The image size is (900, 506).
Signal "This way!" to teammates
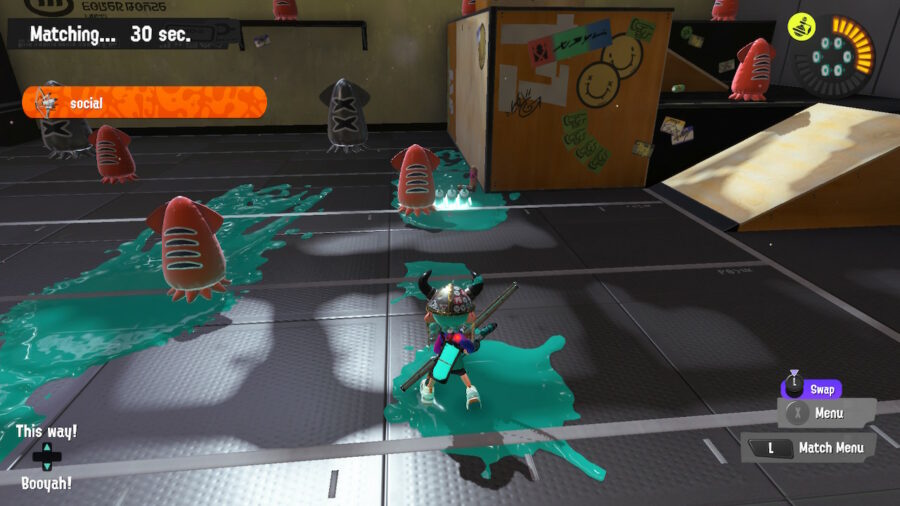46,432
